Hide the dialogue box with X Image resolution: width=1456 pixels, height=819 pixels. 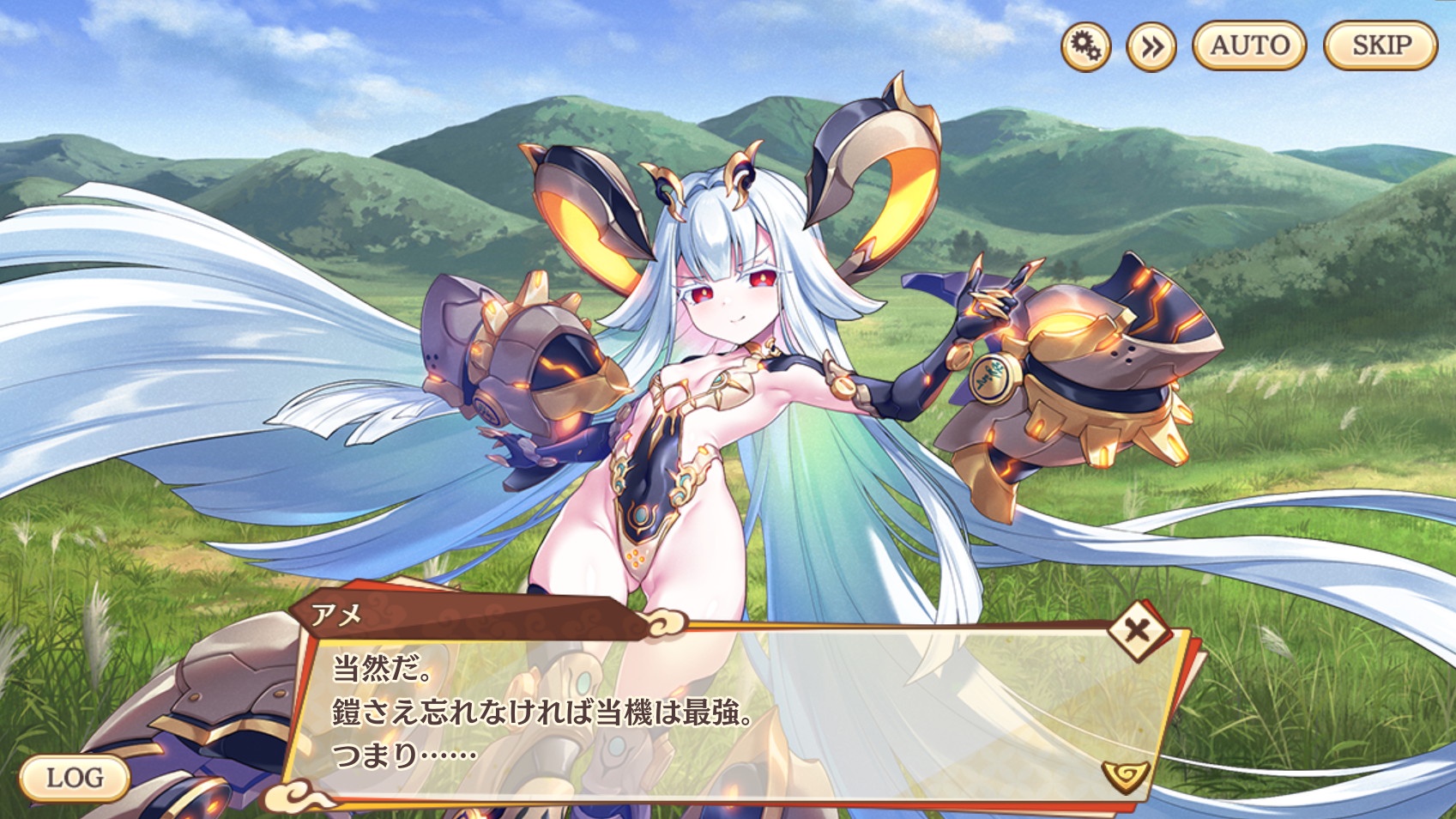pos(1137,631)
